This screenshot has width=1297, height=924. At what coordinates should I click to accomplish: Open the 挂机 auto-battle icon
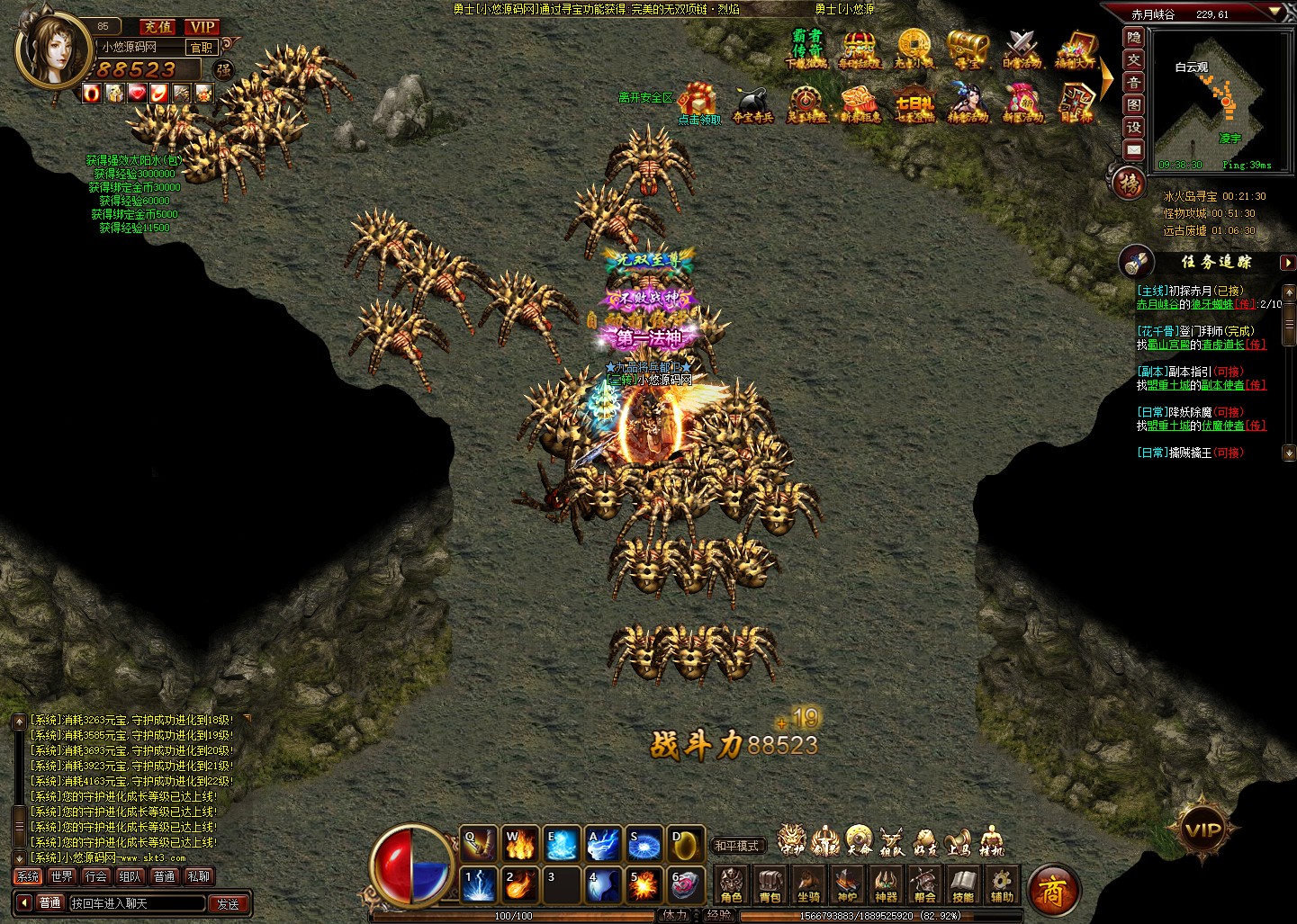click(x=990, y=840)
